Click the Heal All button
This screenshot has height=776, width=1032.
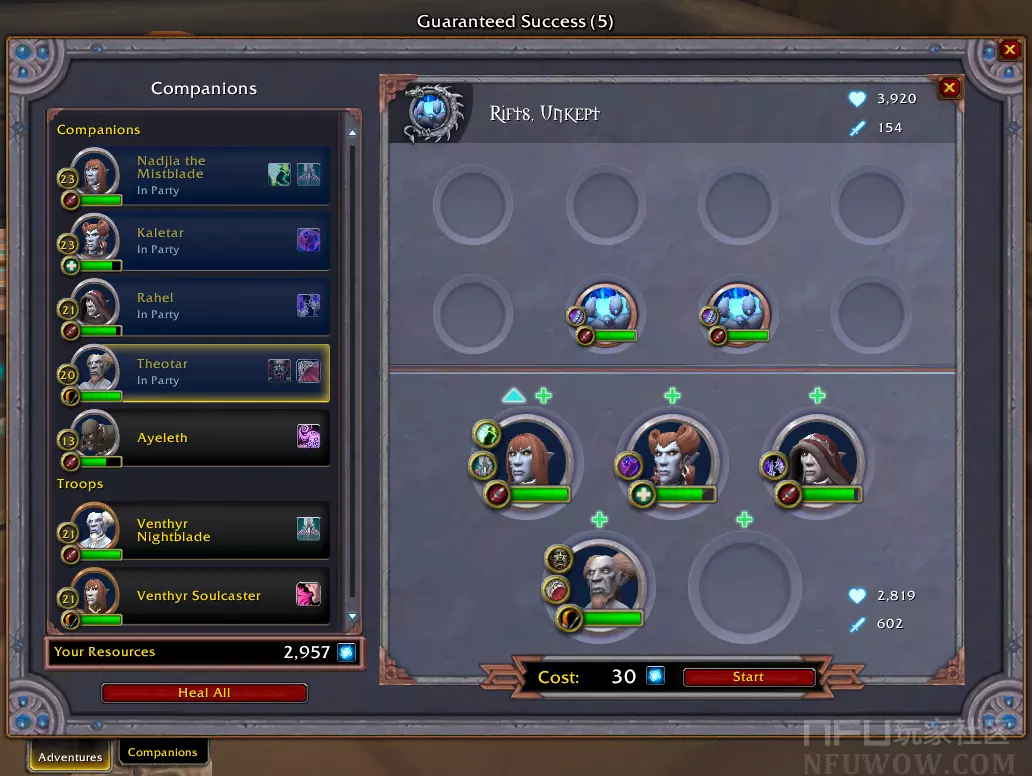pyautogui.click(x=204, y=693)
